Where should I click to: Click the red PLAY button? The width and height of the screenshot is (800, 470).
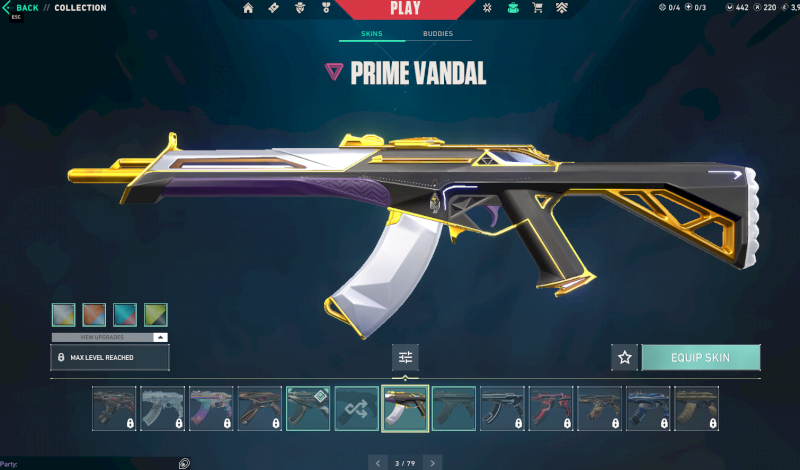[405, 9]
